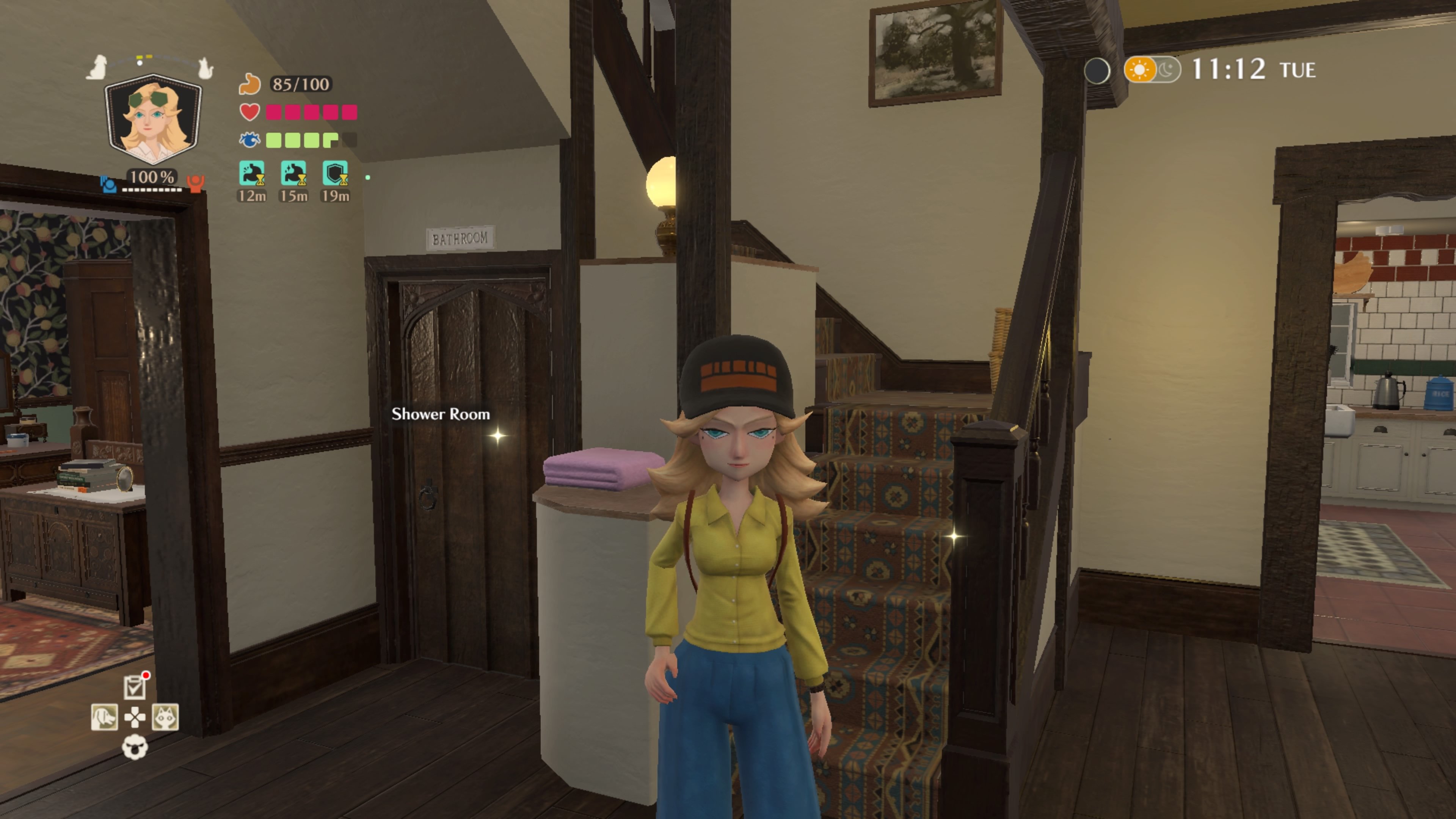This screenshot has height=819, width=1456.
Task: Choose the cat face shortcut tile
Action: (x=165, y=717)
